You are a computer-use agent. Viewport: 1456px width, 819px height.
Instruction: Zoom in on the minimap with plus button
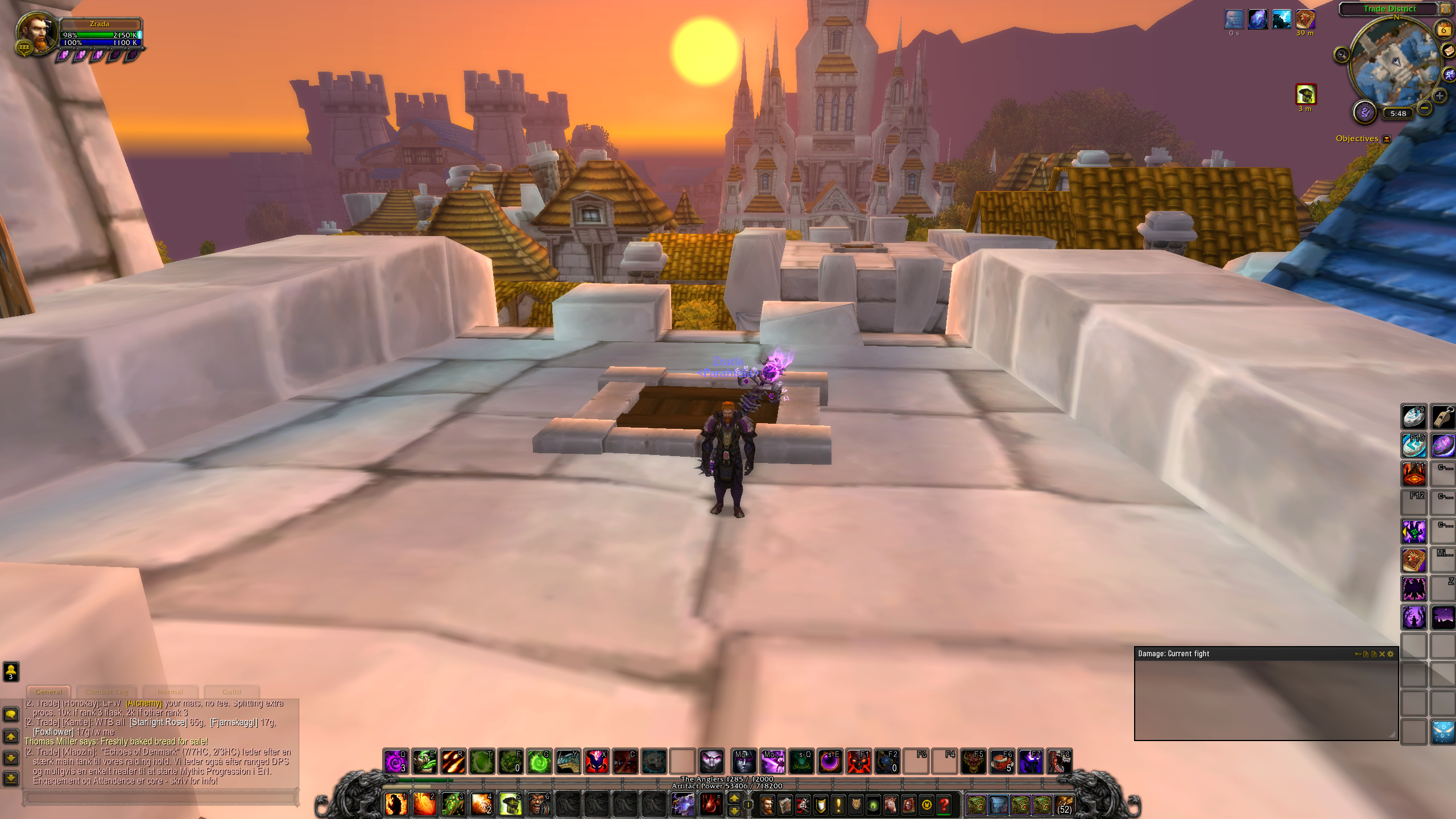(1439, 96)
